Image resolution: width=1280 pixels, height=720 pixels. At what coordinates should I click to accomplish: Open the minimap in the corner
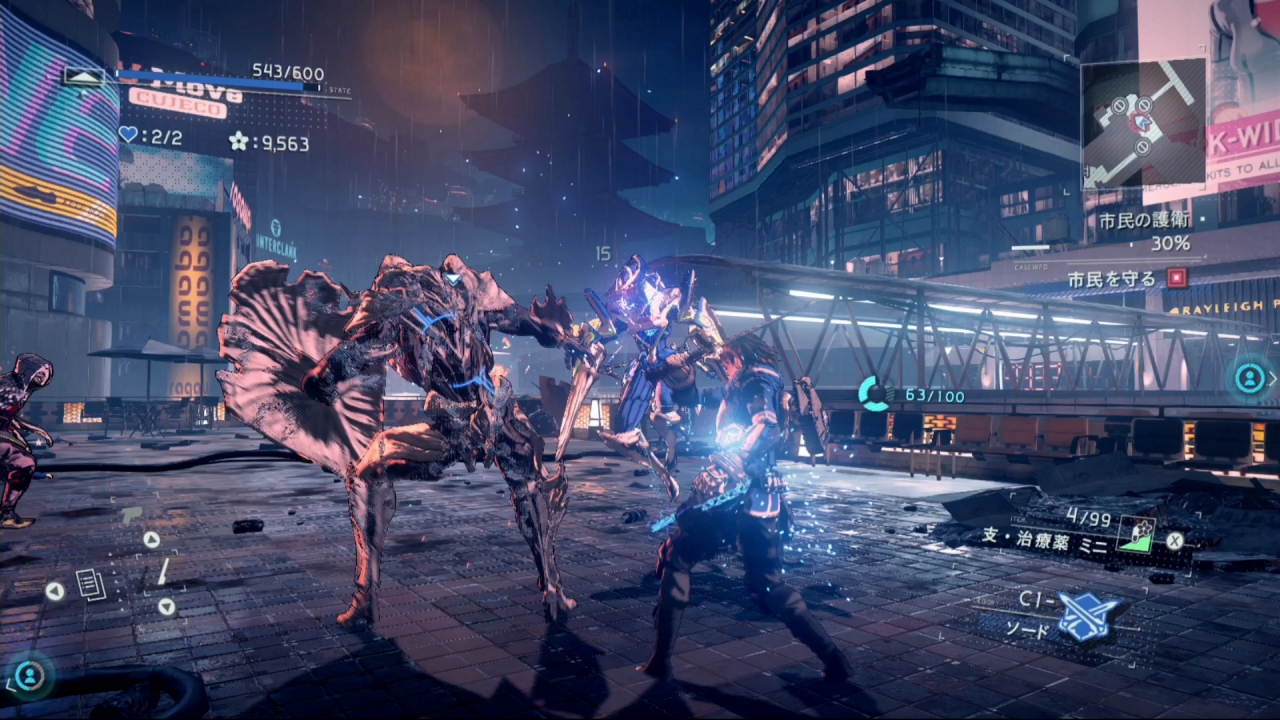coord(1143,123)
